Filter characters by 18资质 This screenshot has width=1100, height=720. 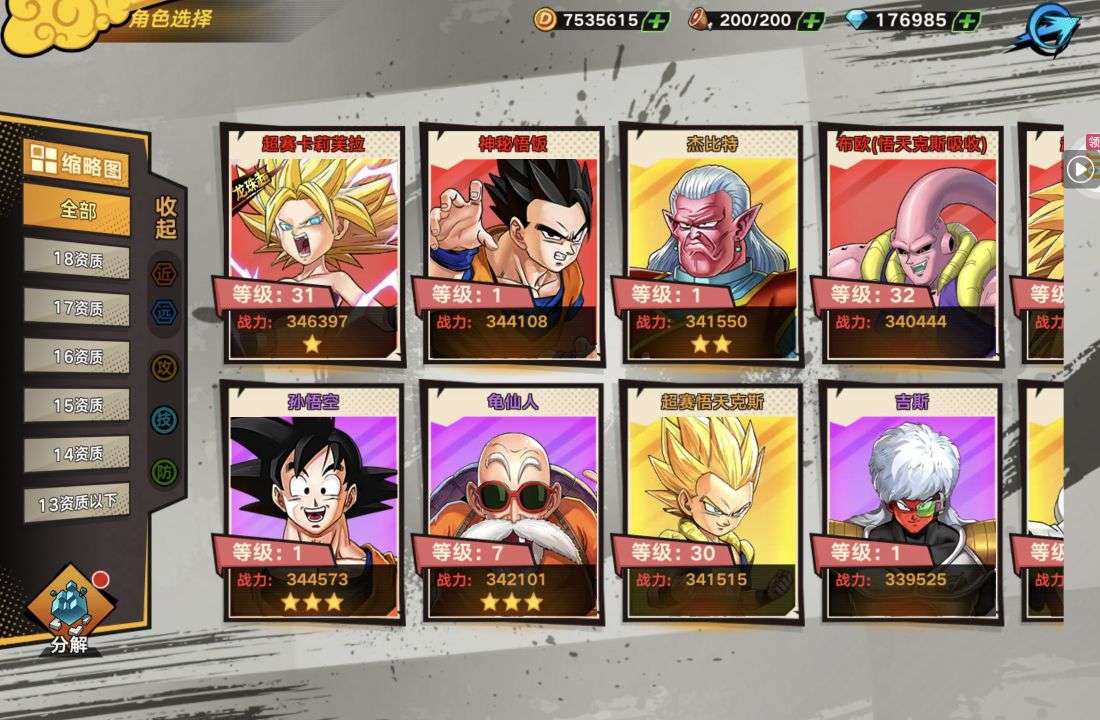(77, 259)
